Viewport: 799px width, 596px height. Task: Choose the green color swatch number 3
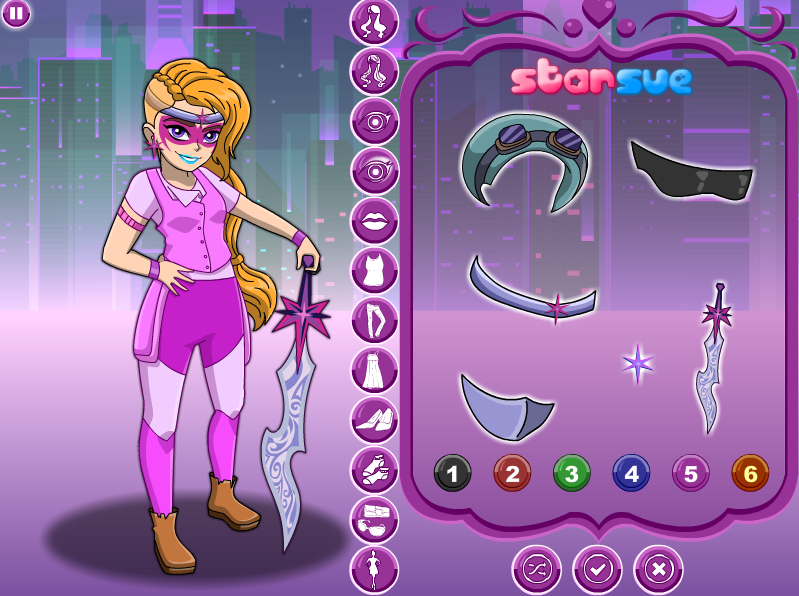pyautogui.click(x=571, y=473)
